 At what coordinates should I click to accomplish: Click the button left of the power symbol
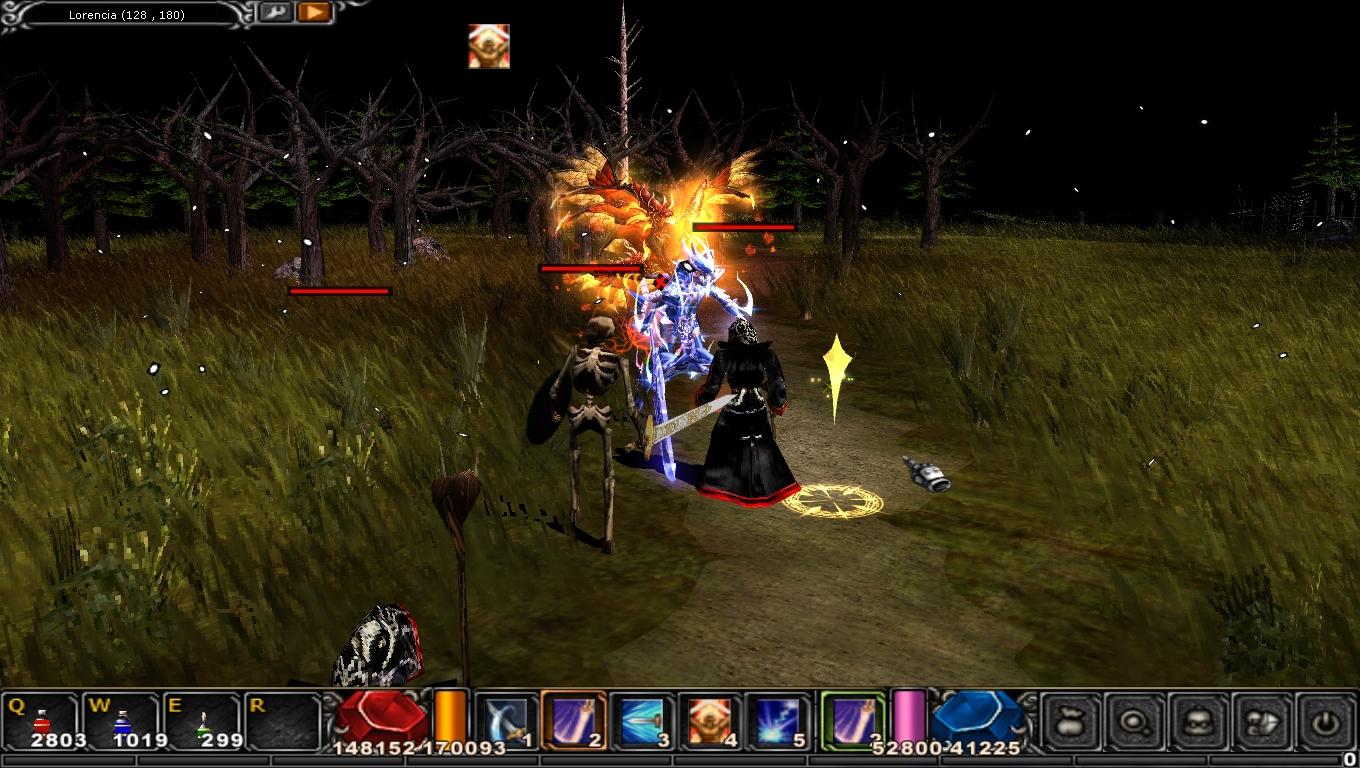1263,719
